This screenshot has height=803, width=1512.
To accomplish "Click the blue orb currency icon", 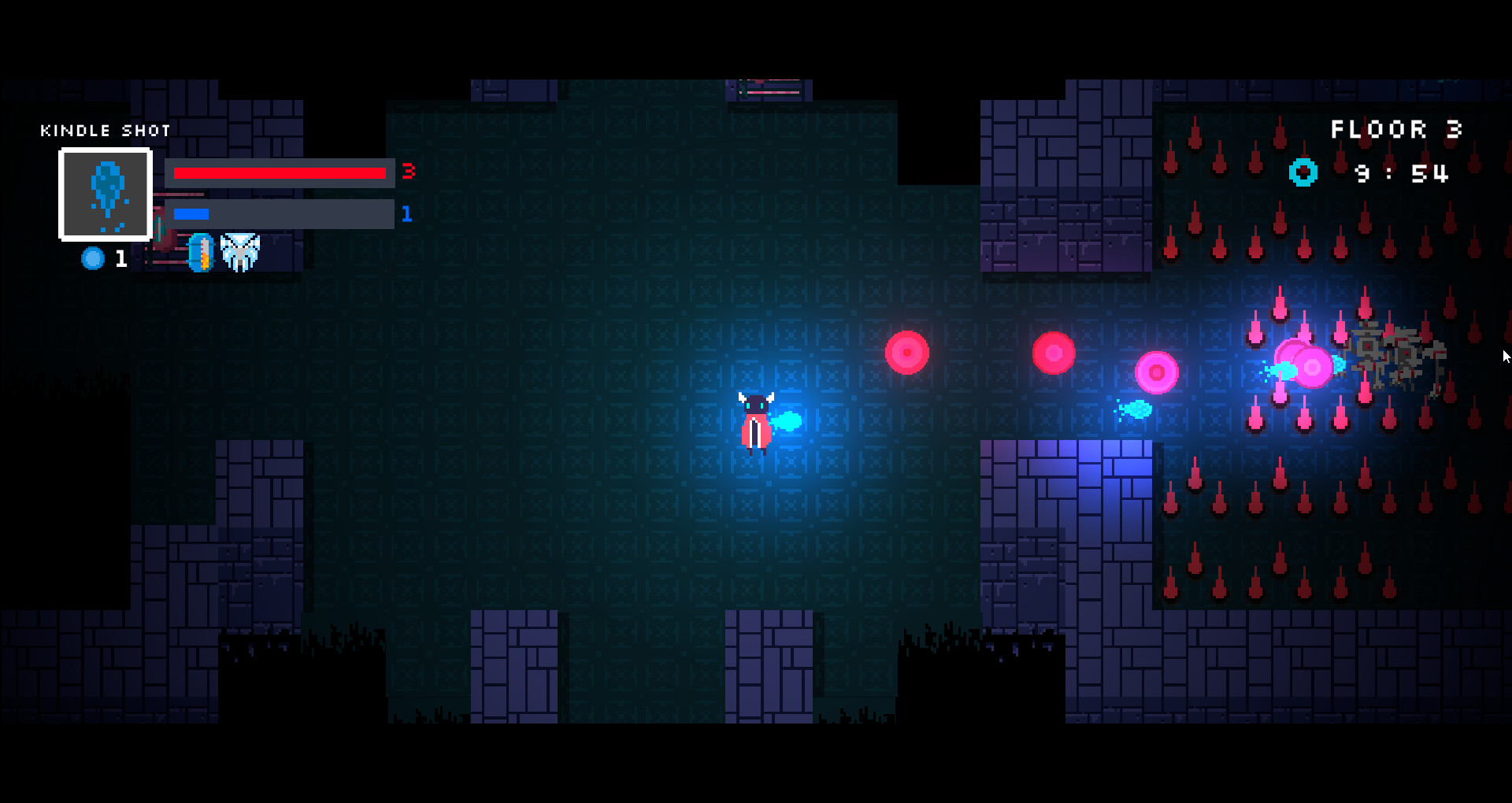I will click(x=92, y=258).
